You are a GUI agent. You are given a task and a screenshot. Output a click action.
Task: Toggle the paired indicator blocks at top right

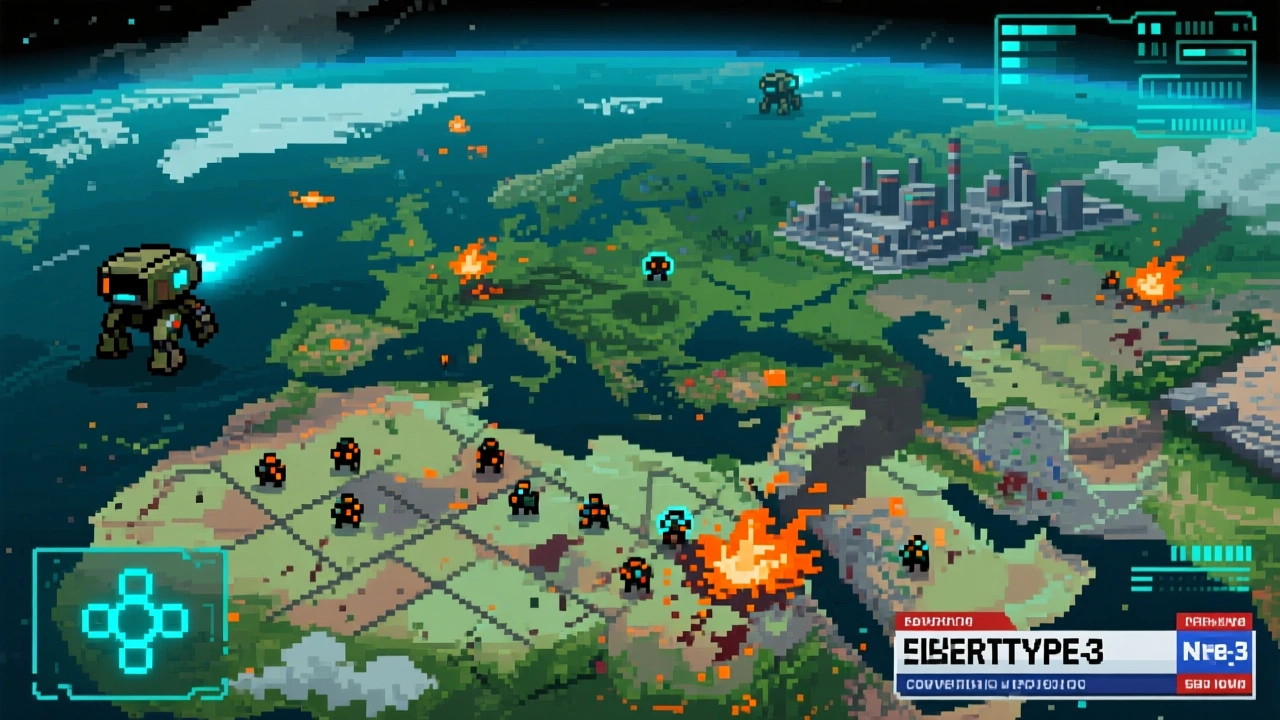tap(1150, 28)
